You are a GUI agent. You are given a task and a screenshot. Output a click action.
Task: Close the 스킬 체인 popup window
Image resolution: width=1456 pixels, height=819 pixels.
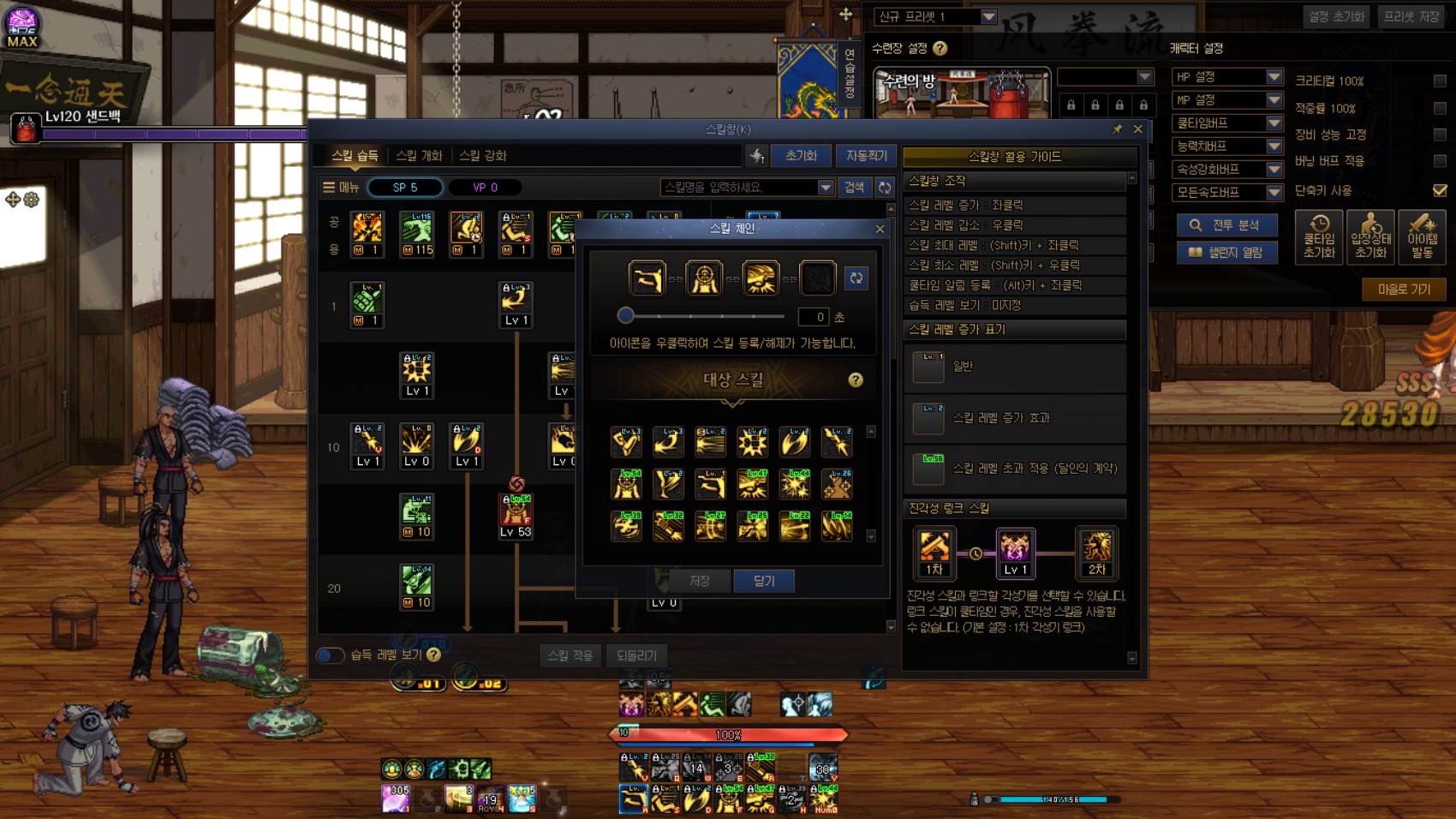[880, 229]
